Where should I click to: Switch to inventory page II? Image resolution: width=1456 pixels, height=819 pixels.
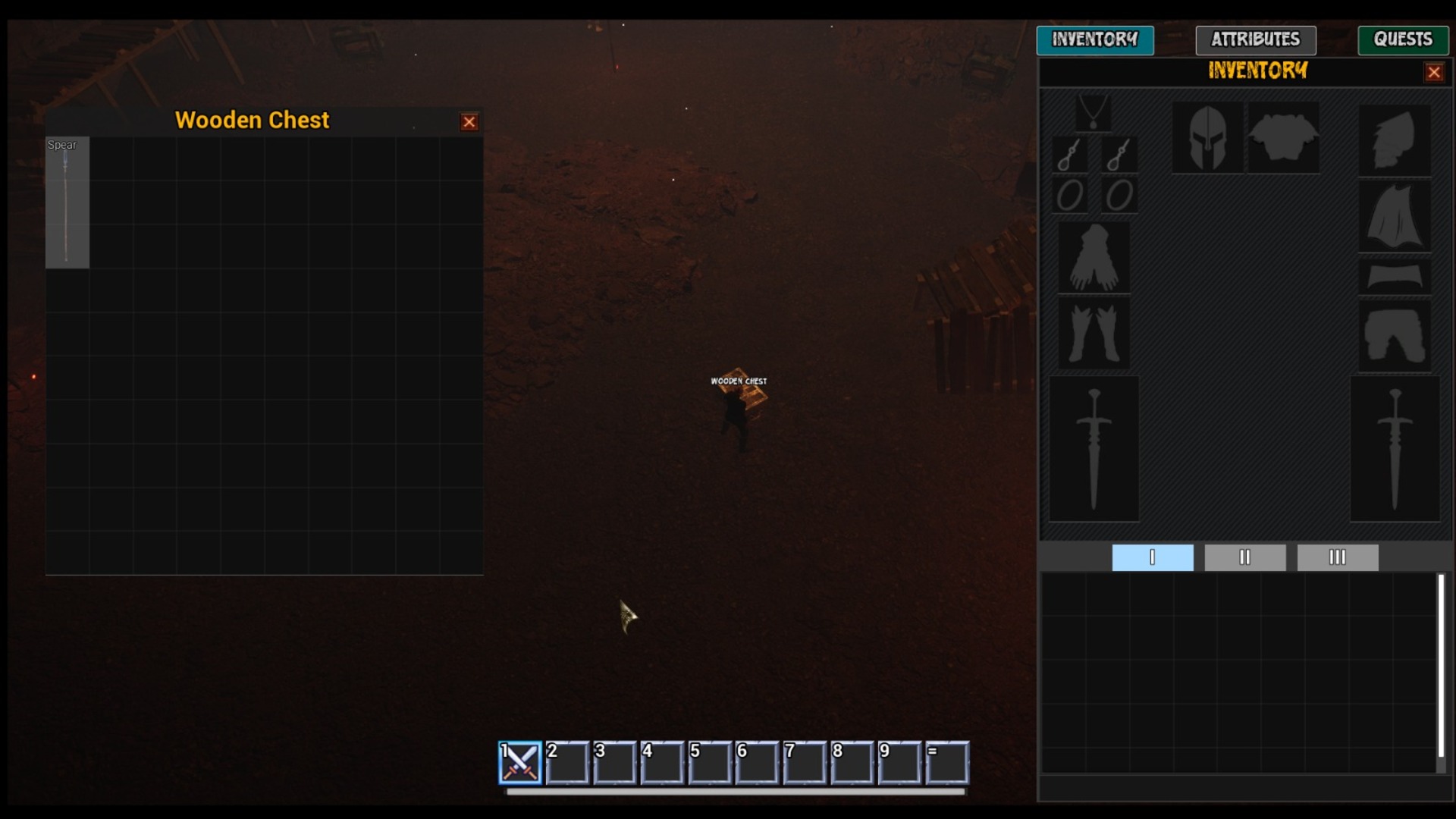1244,557
